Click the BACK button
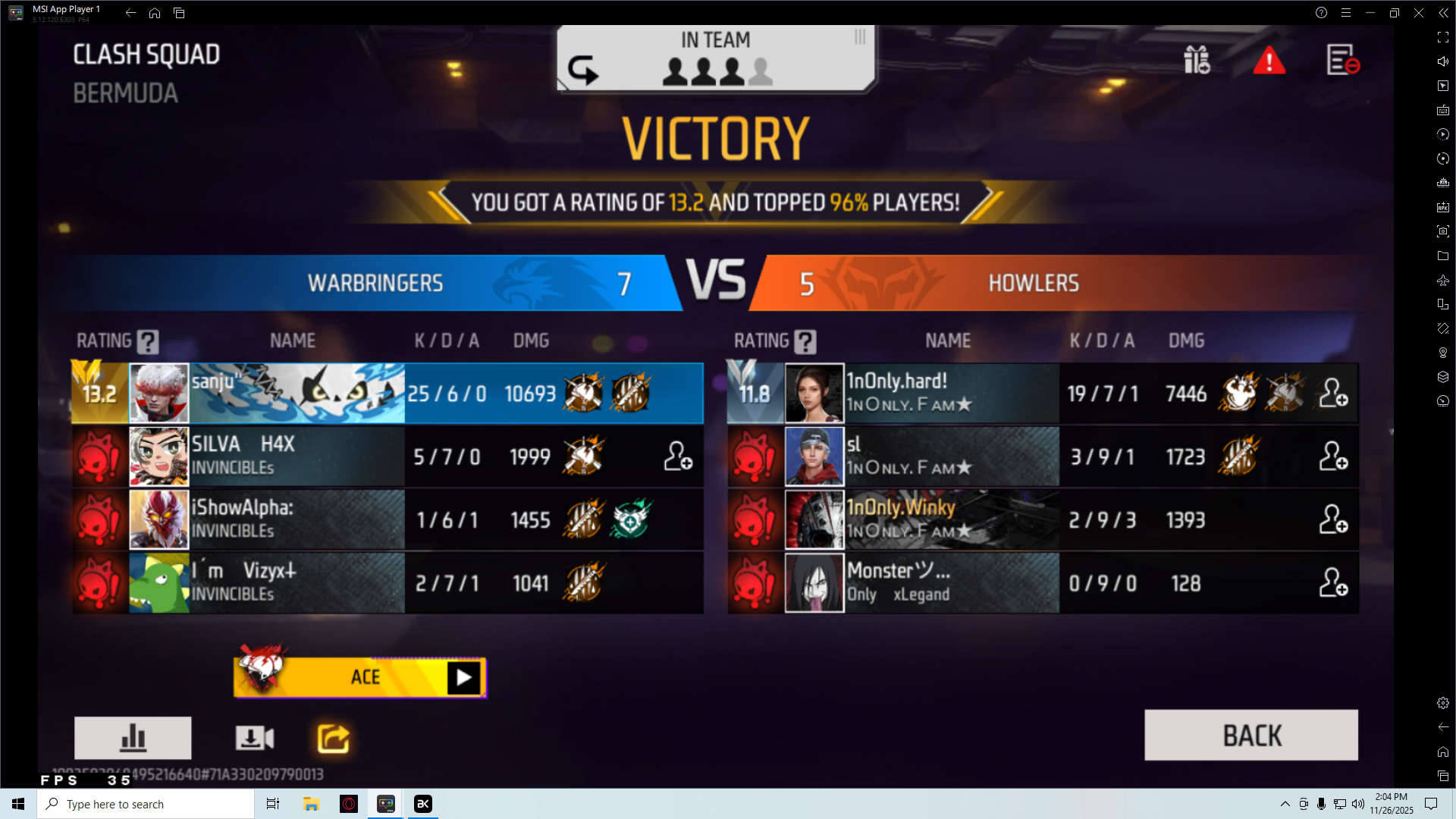This screenshot has width=1456, height=819. [1250, 735]
